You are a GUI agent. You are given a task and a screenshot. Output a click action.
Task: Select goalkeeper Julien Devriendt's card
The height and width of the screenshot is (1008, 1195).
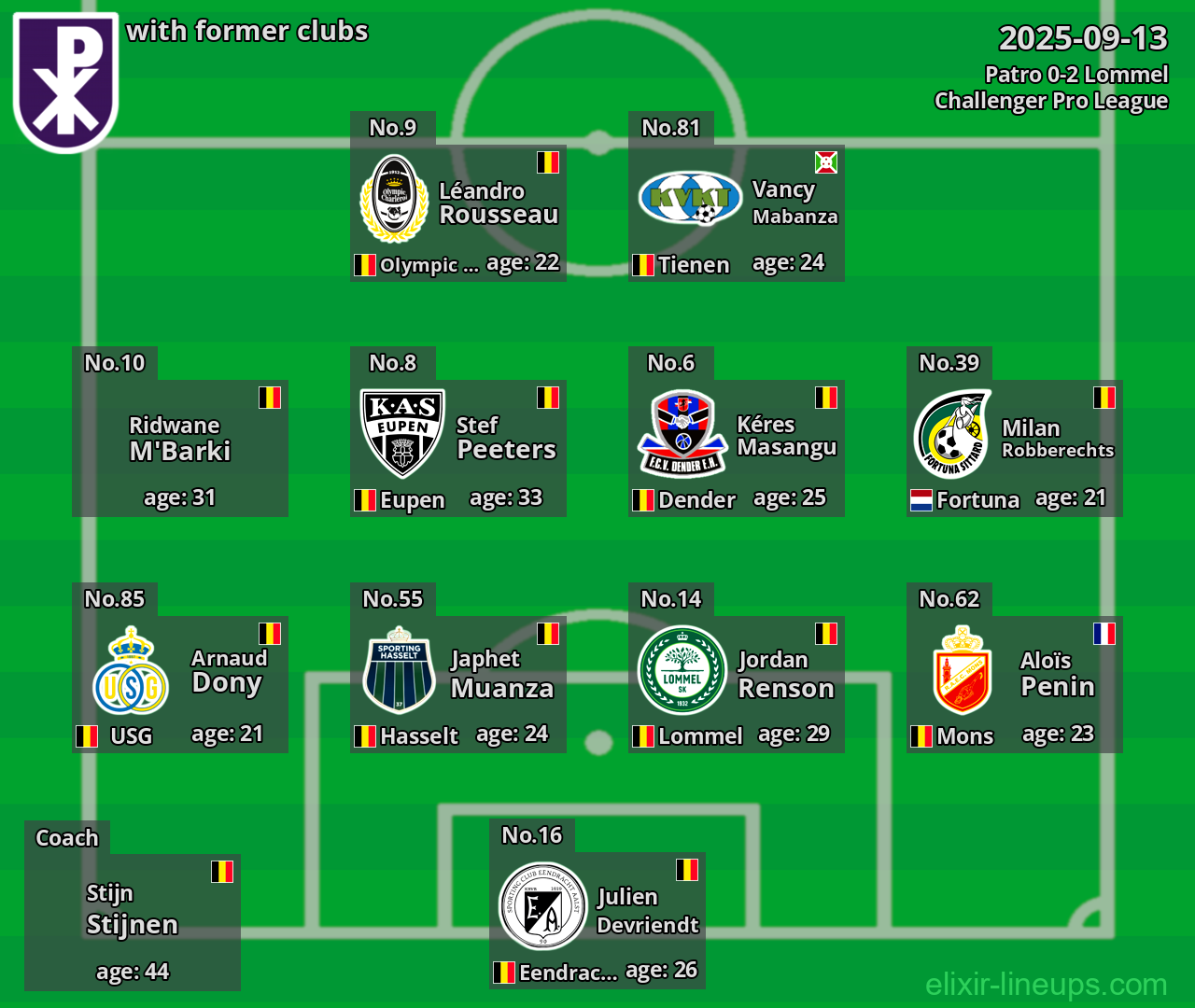tap(597, 920)
